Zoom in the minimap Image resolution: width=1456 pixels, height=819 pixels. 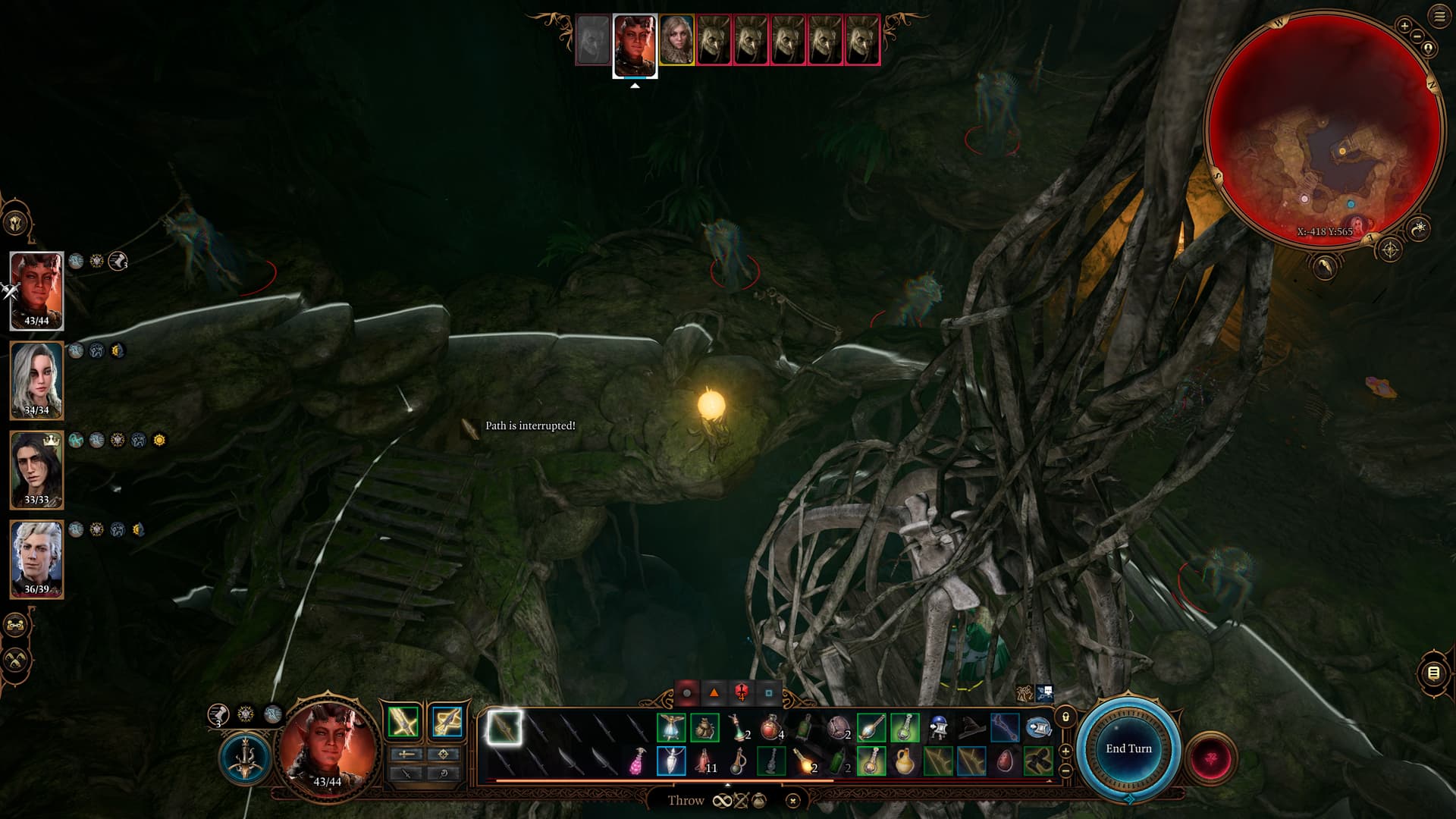1404,26
